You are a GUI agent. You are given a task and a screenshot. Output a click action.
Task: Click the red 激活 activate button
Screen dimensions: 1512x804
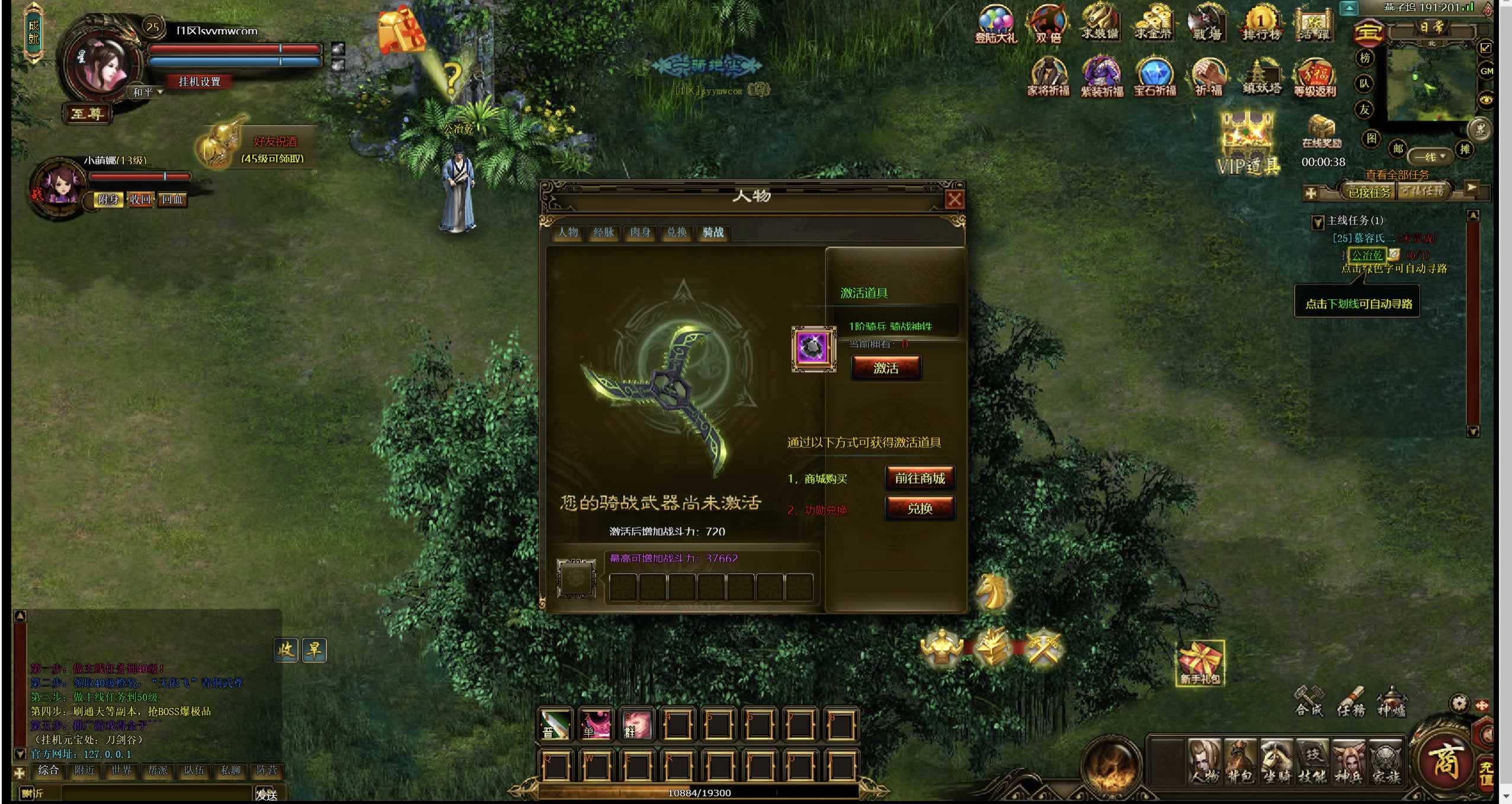click(886, 368)
